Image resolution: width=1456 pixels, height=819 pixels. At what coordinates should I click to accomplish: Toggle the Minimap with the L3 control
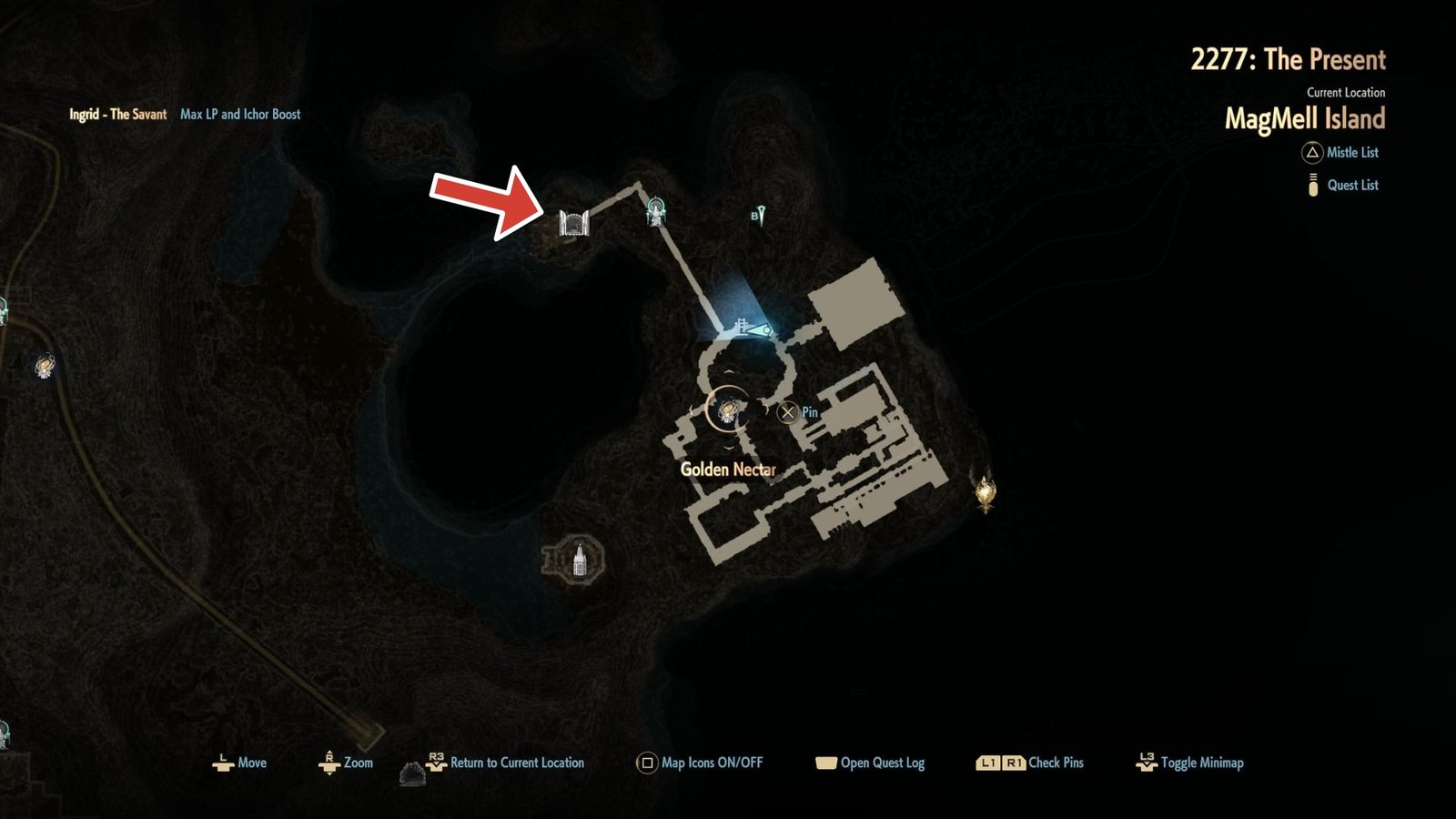point(1148,763)
